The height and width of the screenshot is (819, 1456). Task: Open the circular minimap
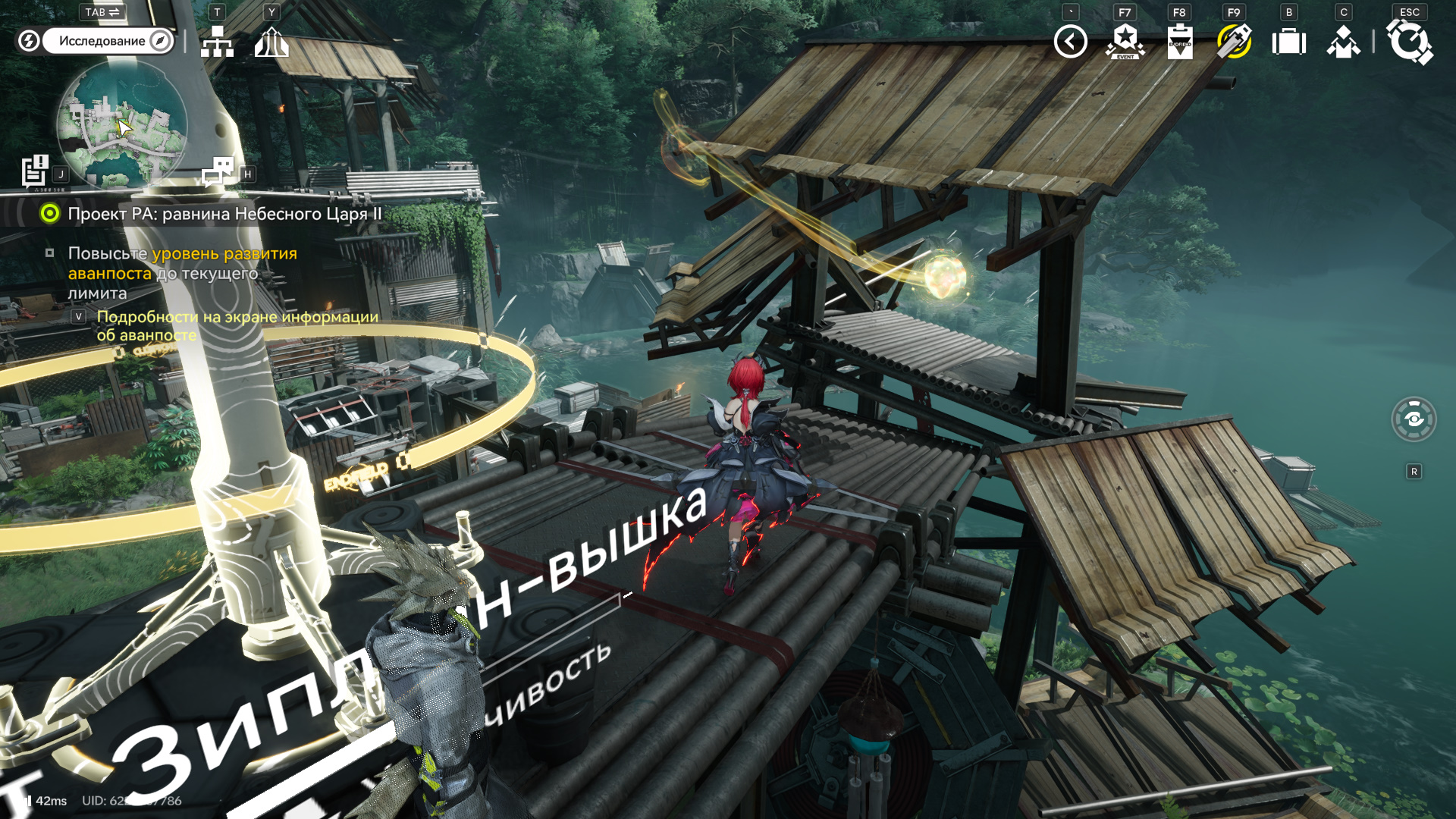click(121, 125)
